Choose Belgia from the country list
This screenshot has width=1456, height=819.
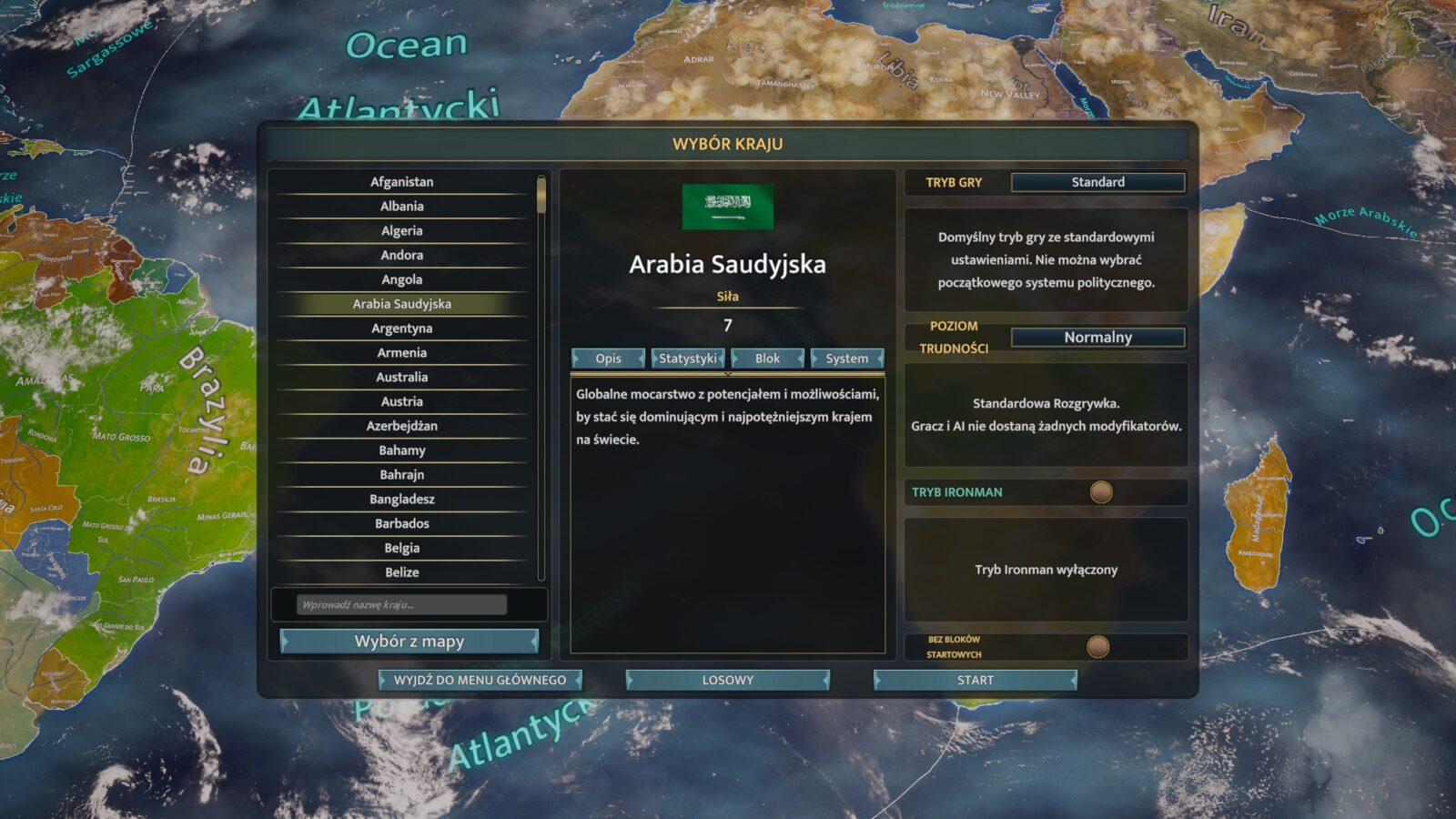click(401, 548)
